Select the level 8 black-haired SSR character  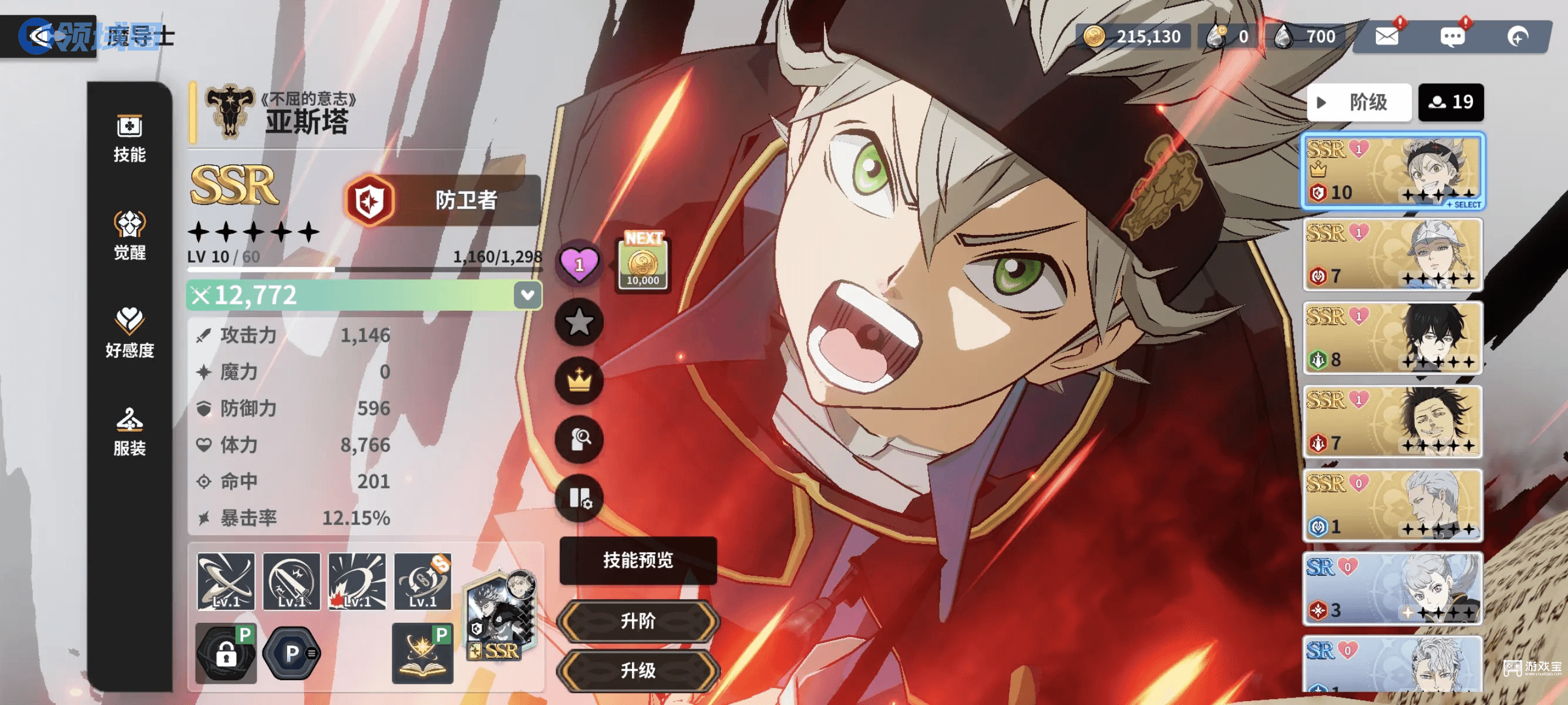(x=1392, y=338)
